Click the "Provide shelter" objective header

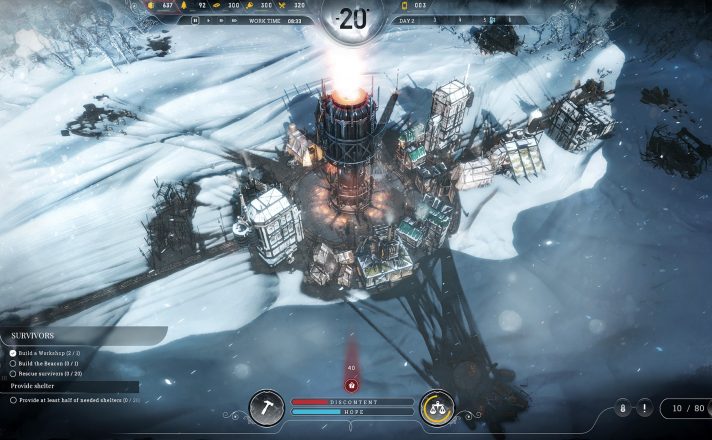coord(35,385)
